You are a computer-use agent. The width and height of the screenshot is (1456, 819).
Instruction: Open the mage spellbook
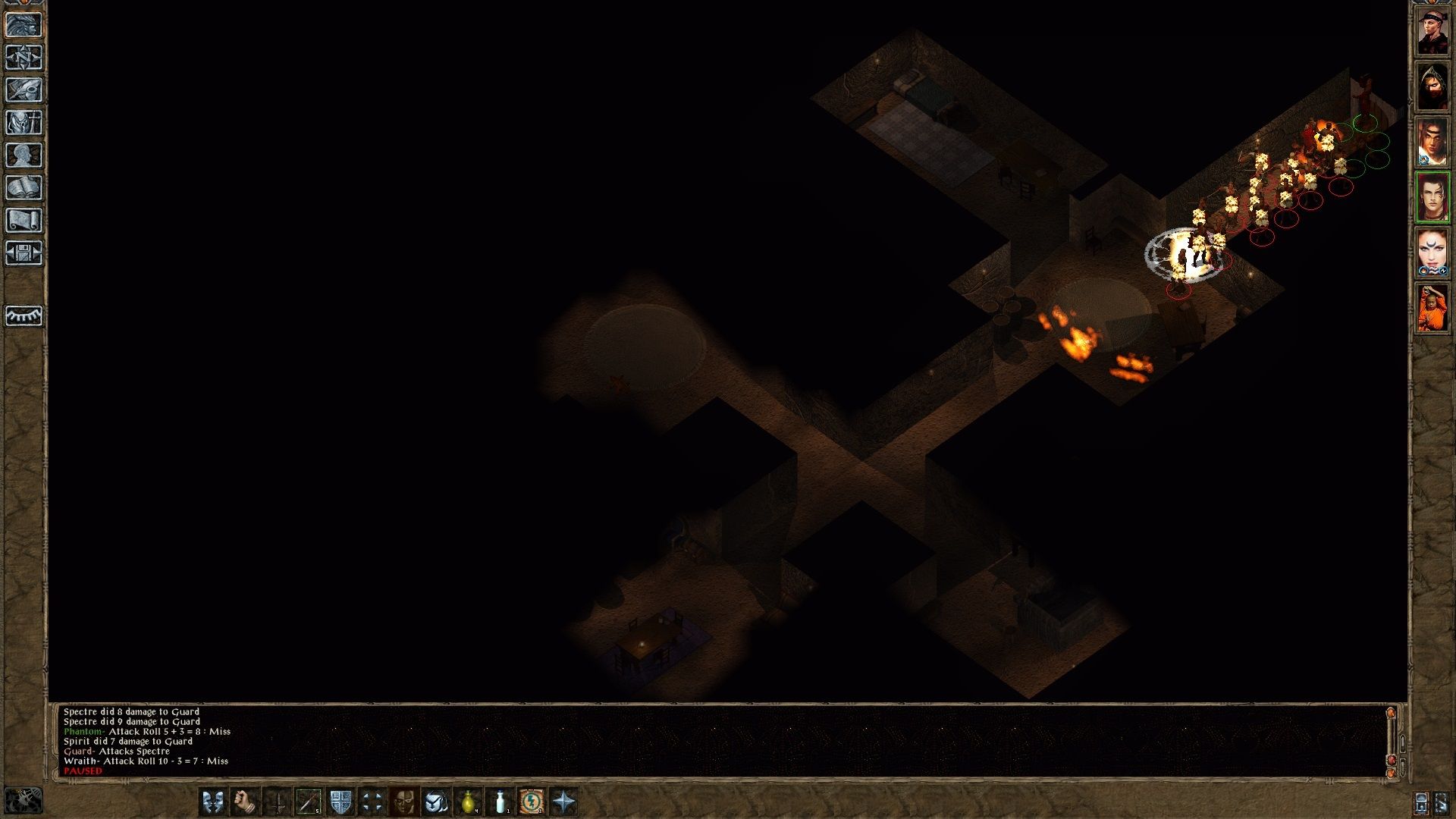pos(25,186)
